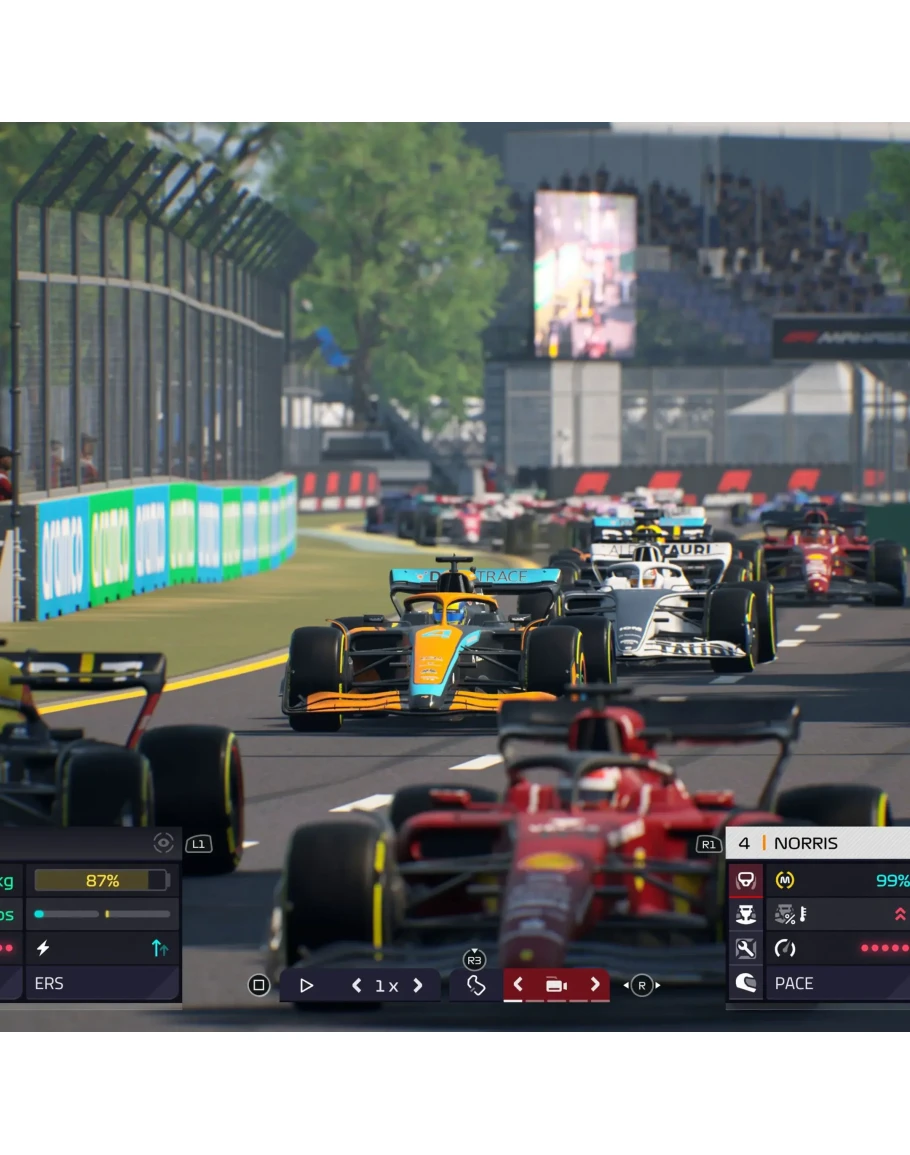Image resolution: width=910 pixels, height=1155 pixels.
Task: Open the tyre temperature row
Action: pos(838,914)
